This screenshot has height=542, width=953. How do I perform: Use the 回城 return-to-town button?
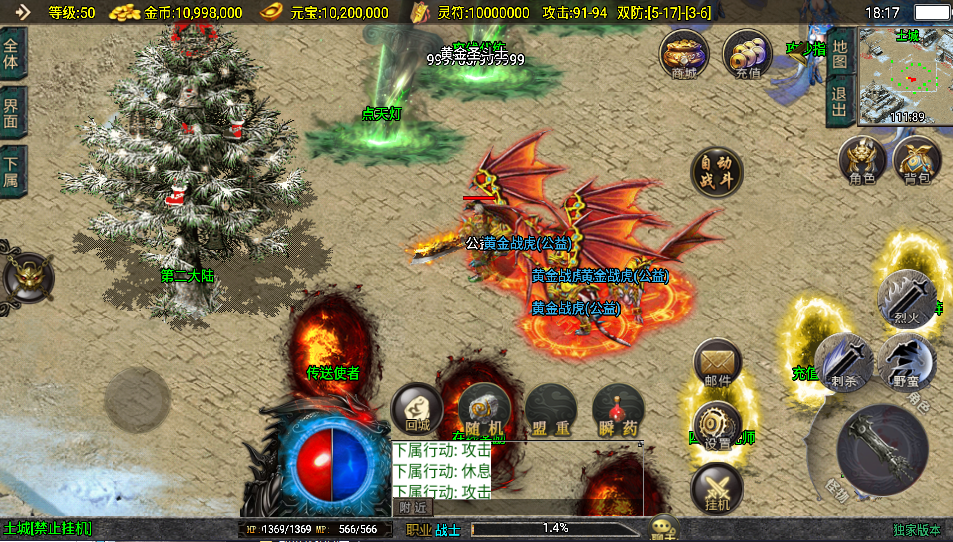pyautogui.click(x=415, y=409)
